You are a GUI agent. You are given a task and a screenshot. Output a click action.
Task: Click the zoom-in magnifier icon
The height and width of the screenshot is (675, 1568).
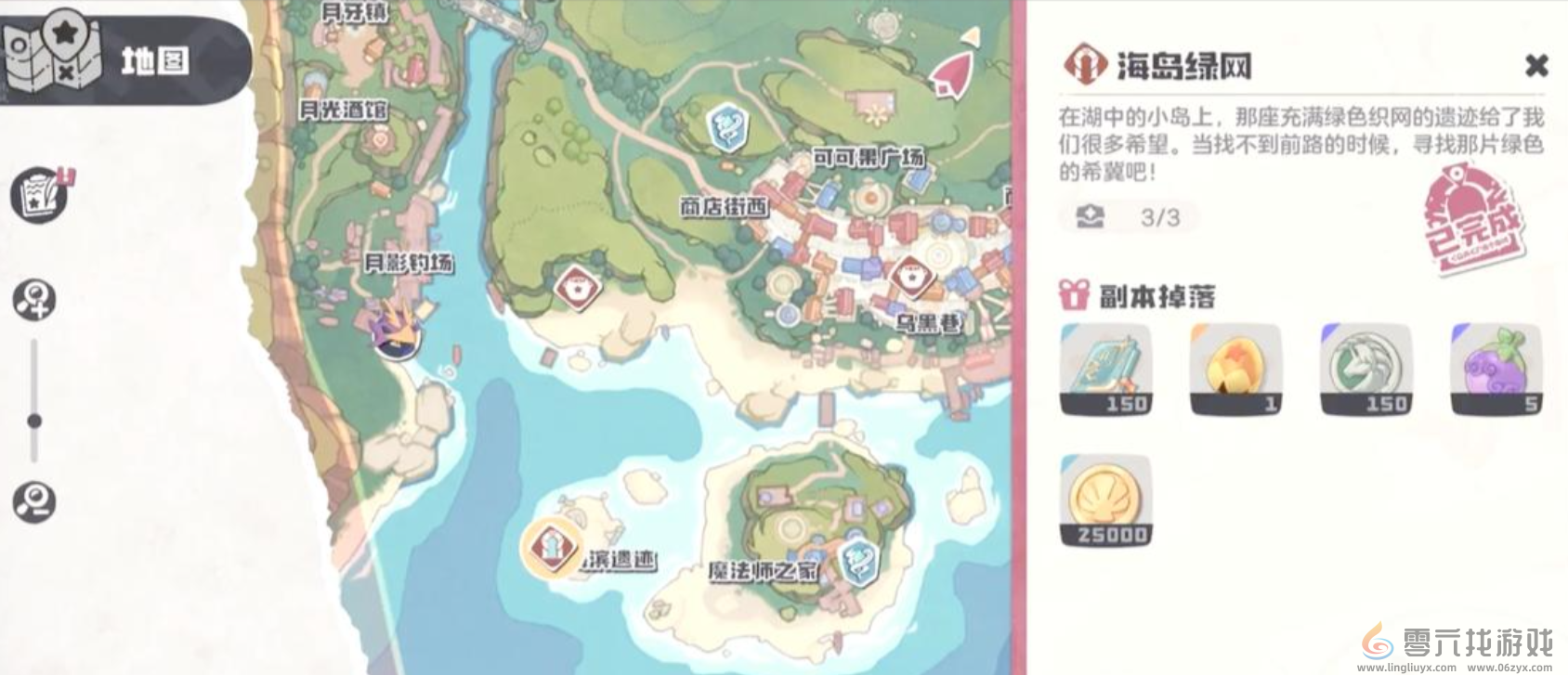tap(35, 297)
